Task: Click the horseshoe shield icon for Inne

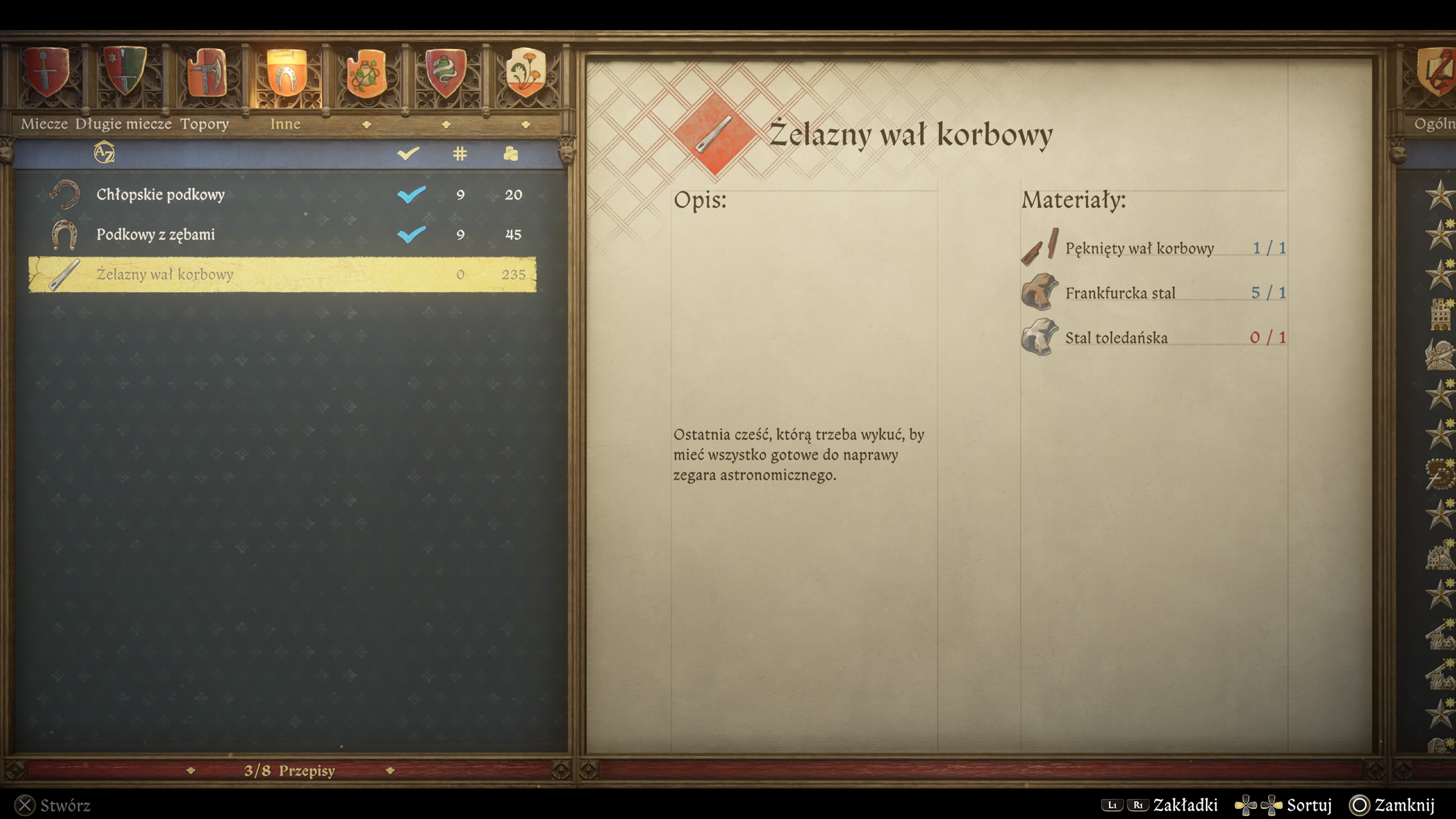Action: (x=286, y=74)
